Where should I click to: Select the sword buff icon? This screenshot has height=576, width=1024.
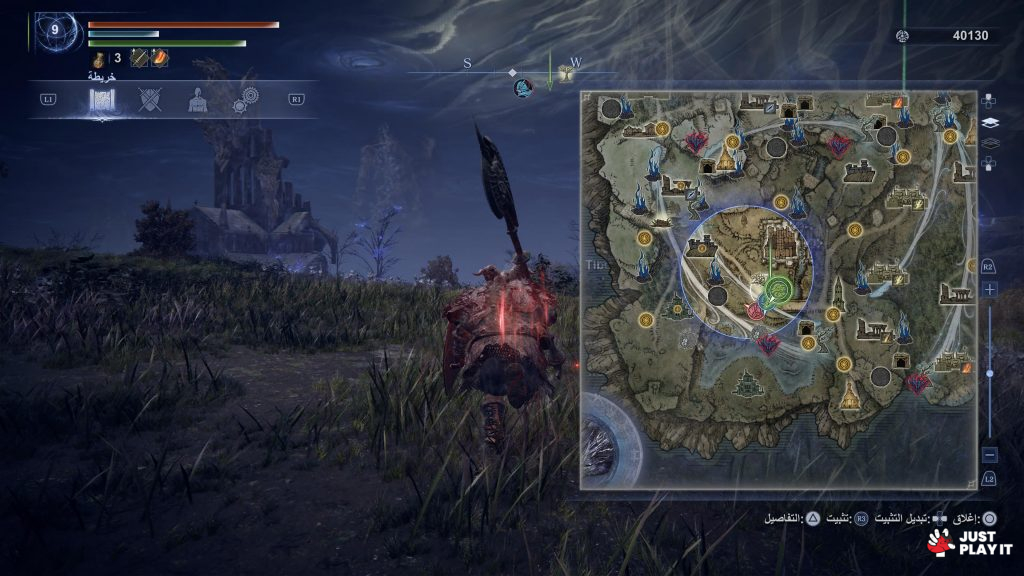point(139,59)
